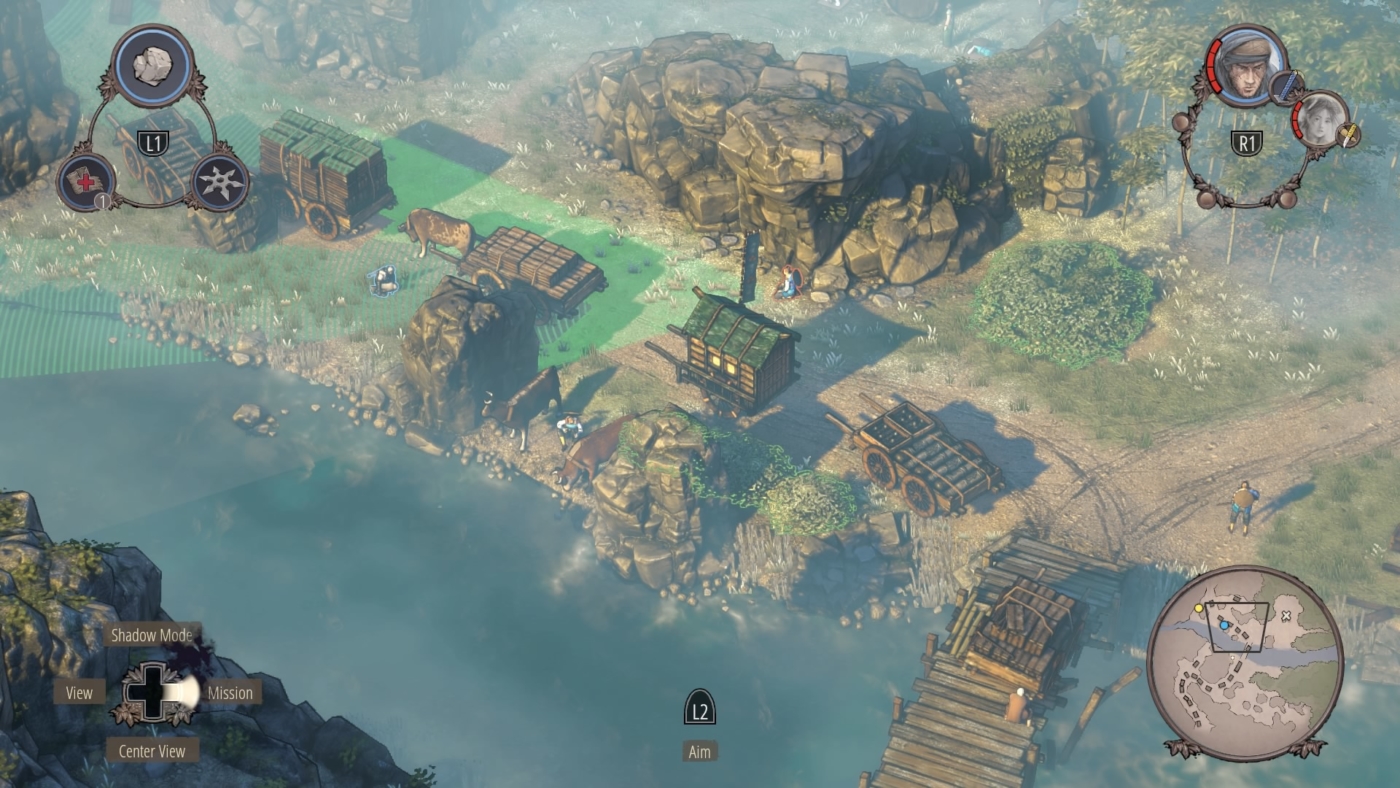1400x788 pixels.
Task: Click the L2 Aim prompt icon
Action: (699, 708)
